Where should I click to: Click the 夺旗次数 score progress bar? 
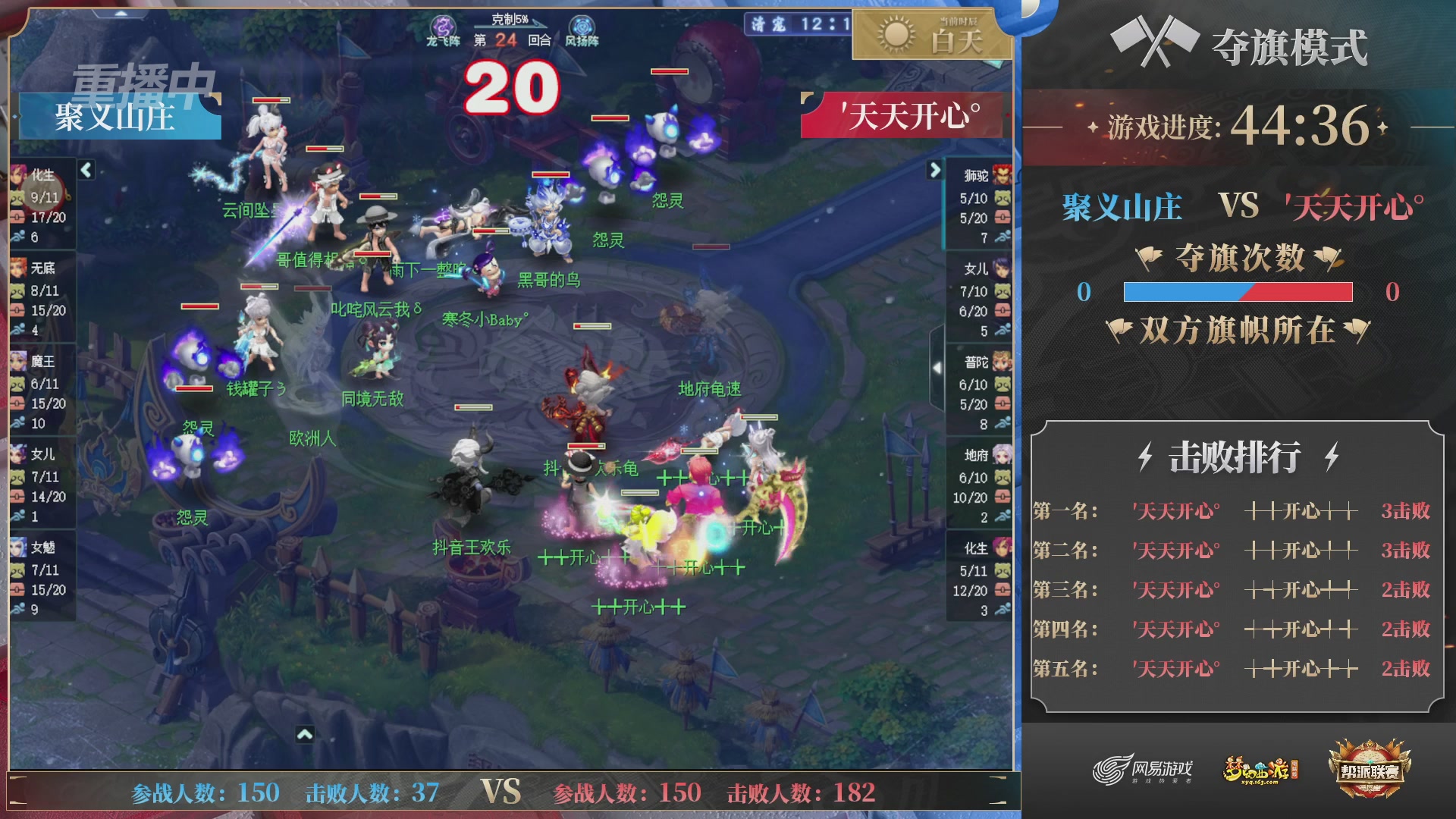click(1238, 293)
